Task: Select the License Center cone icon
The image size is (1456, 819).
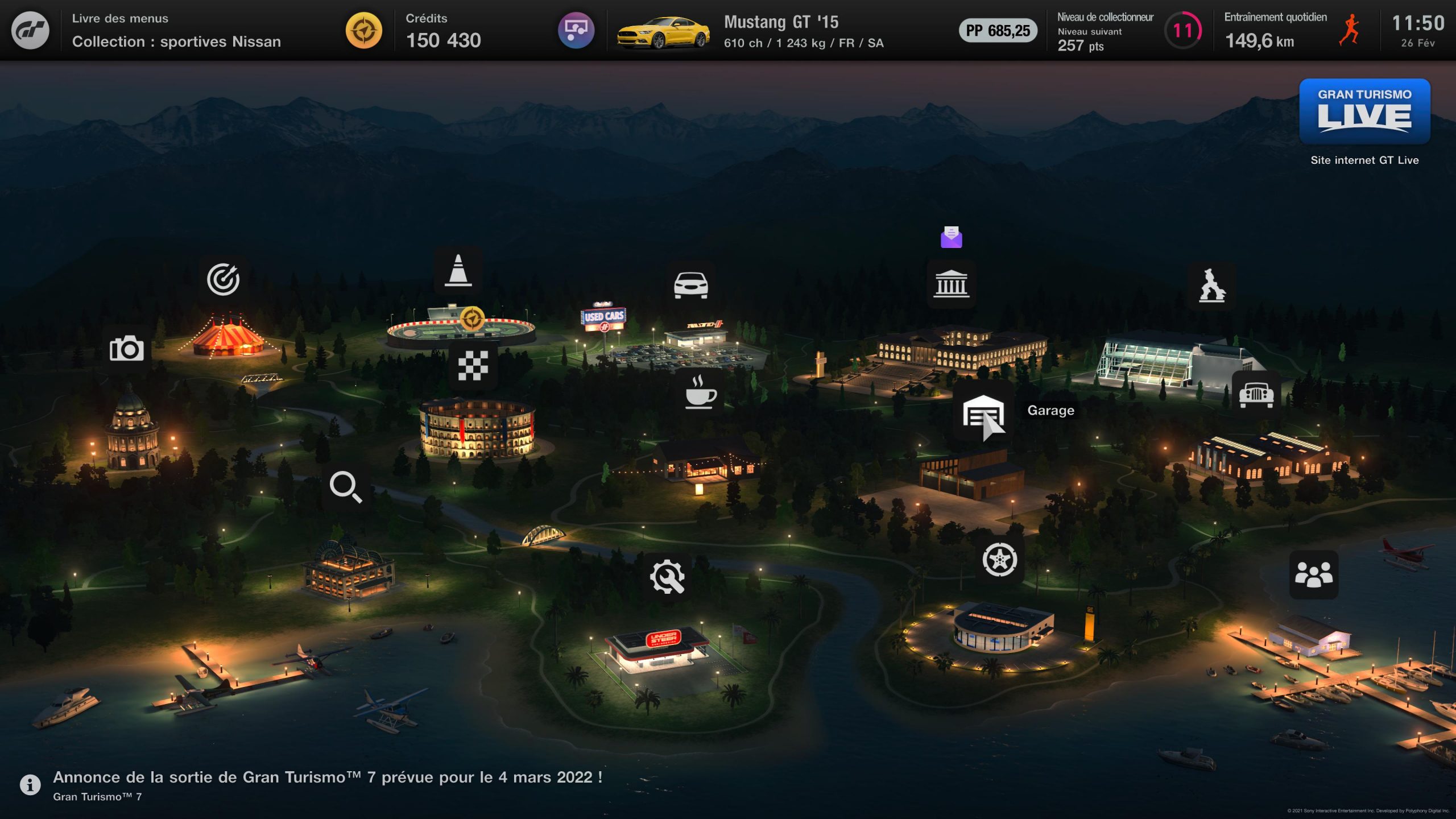Action: 458,271
